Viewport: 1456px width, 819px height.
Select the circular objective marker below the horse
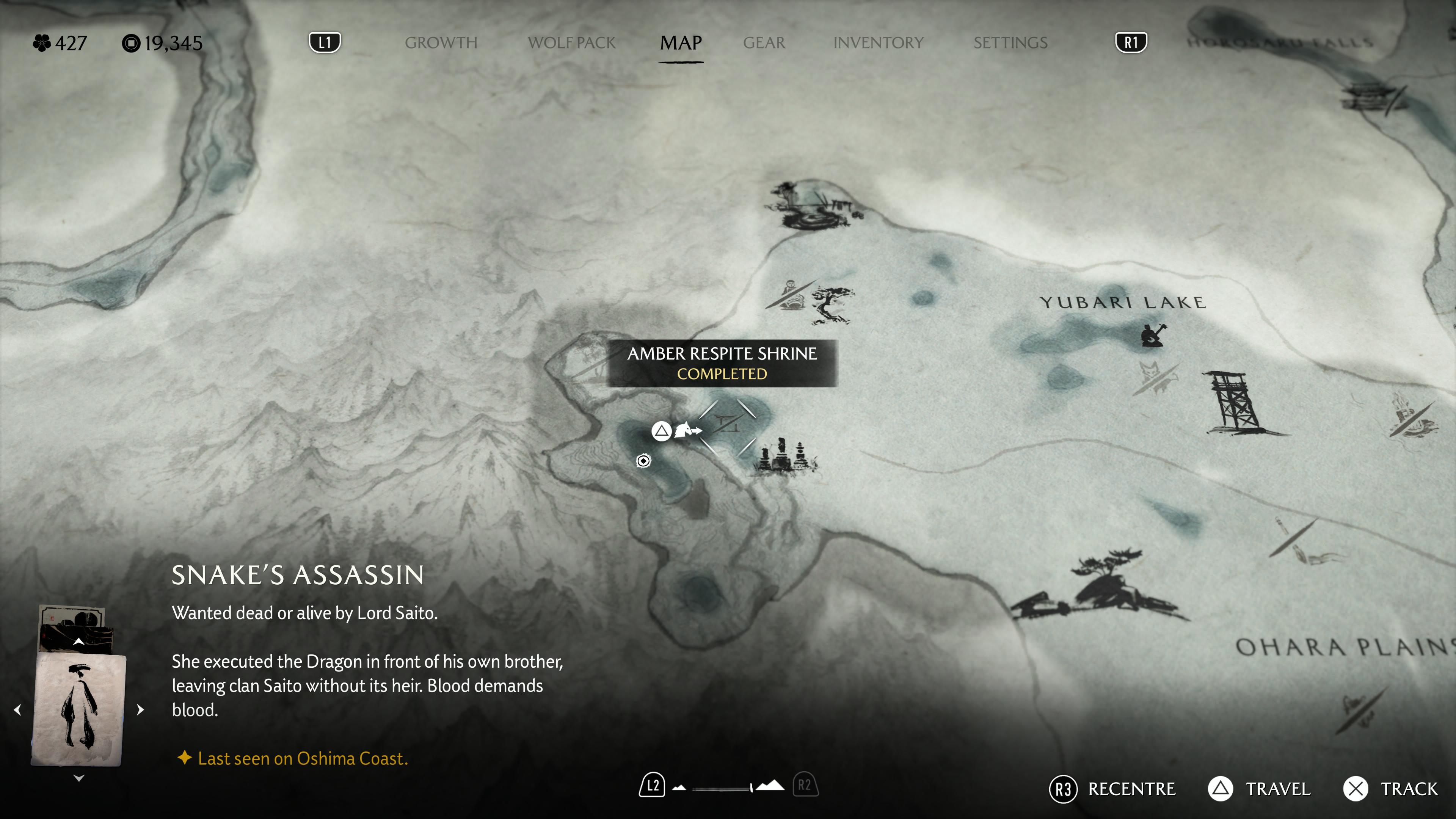tap(643, 461)
